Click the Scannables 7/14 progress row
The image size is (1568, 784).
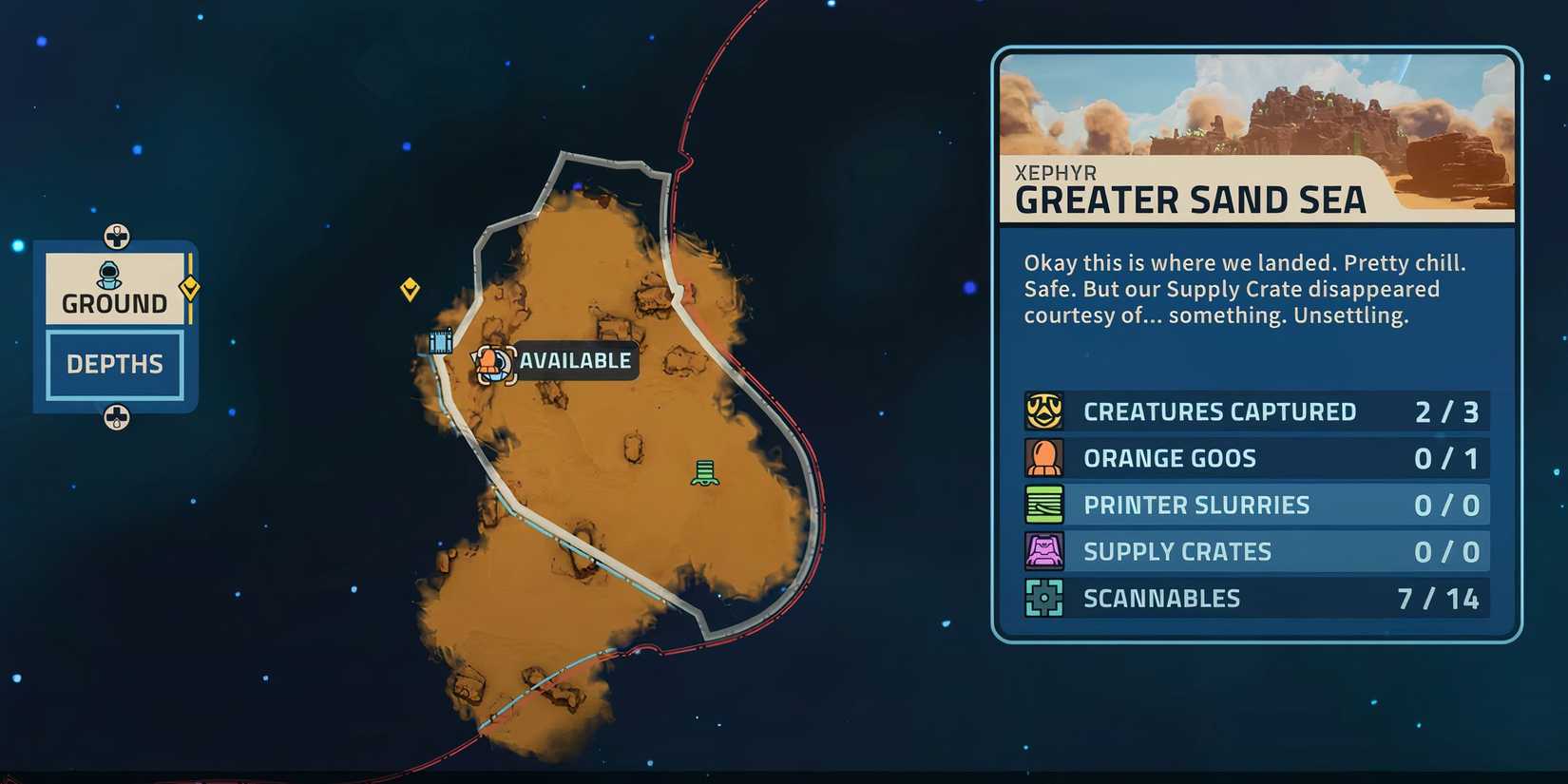[1254, 598]
